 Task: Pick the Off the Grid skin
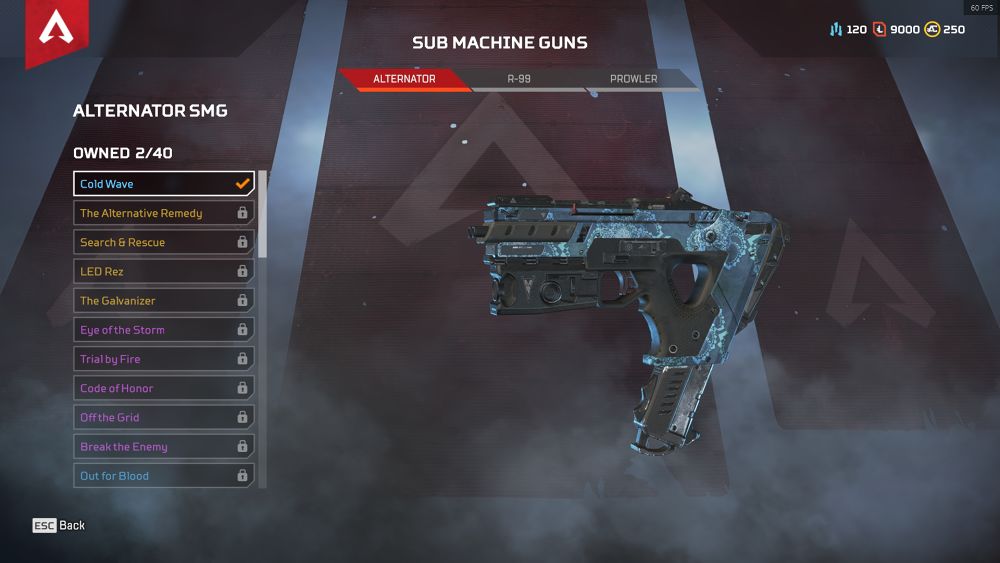tap(164, 417)
